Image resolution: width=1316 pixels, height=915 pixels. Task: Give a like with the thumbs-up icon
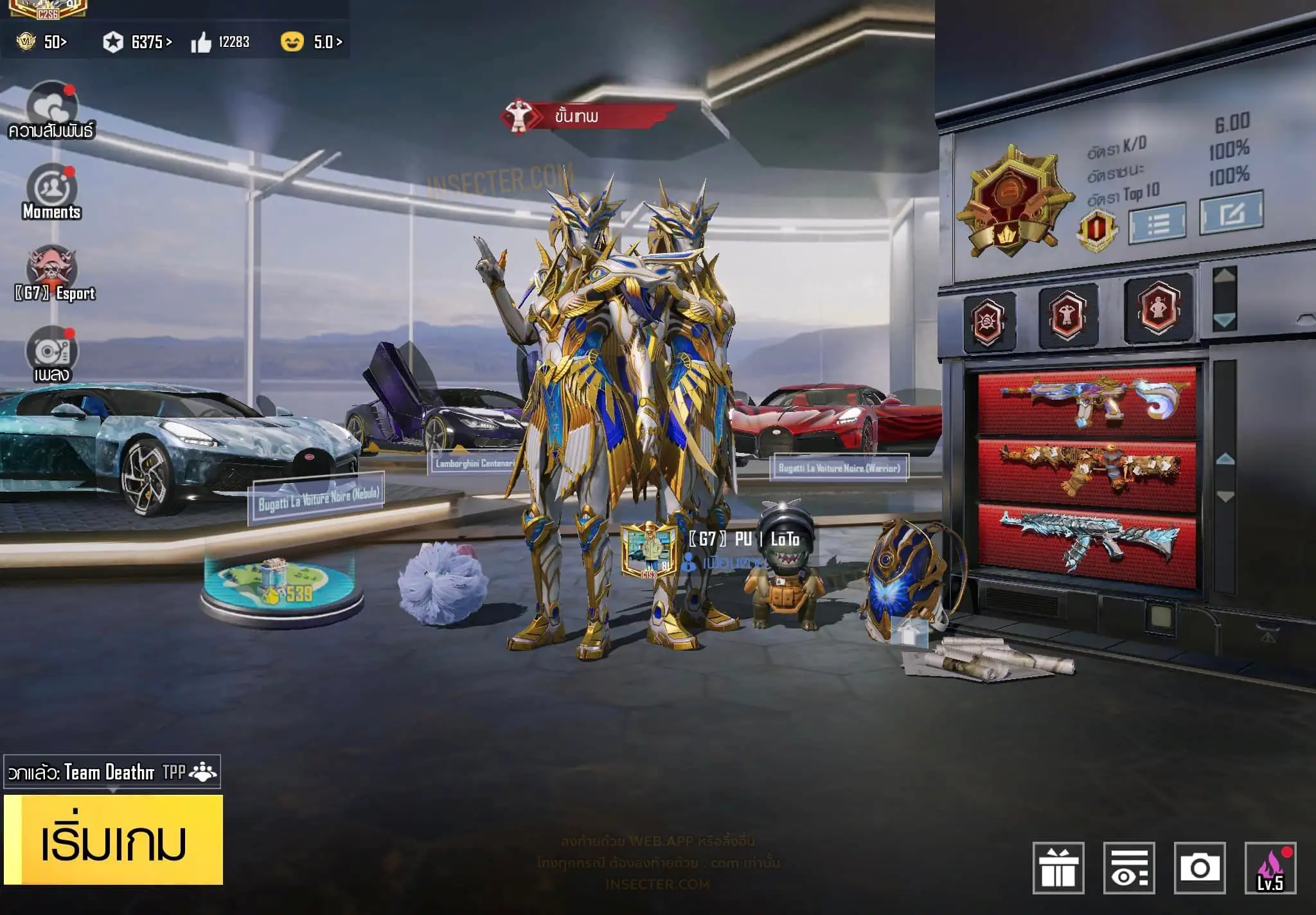click(x=201, y=43)
